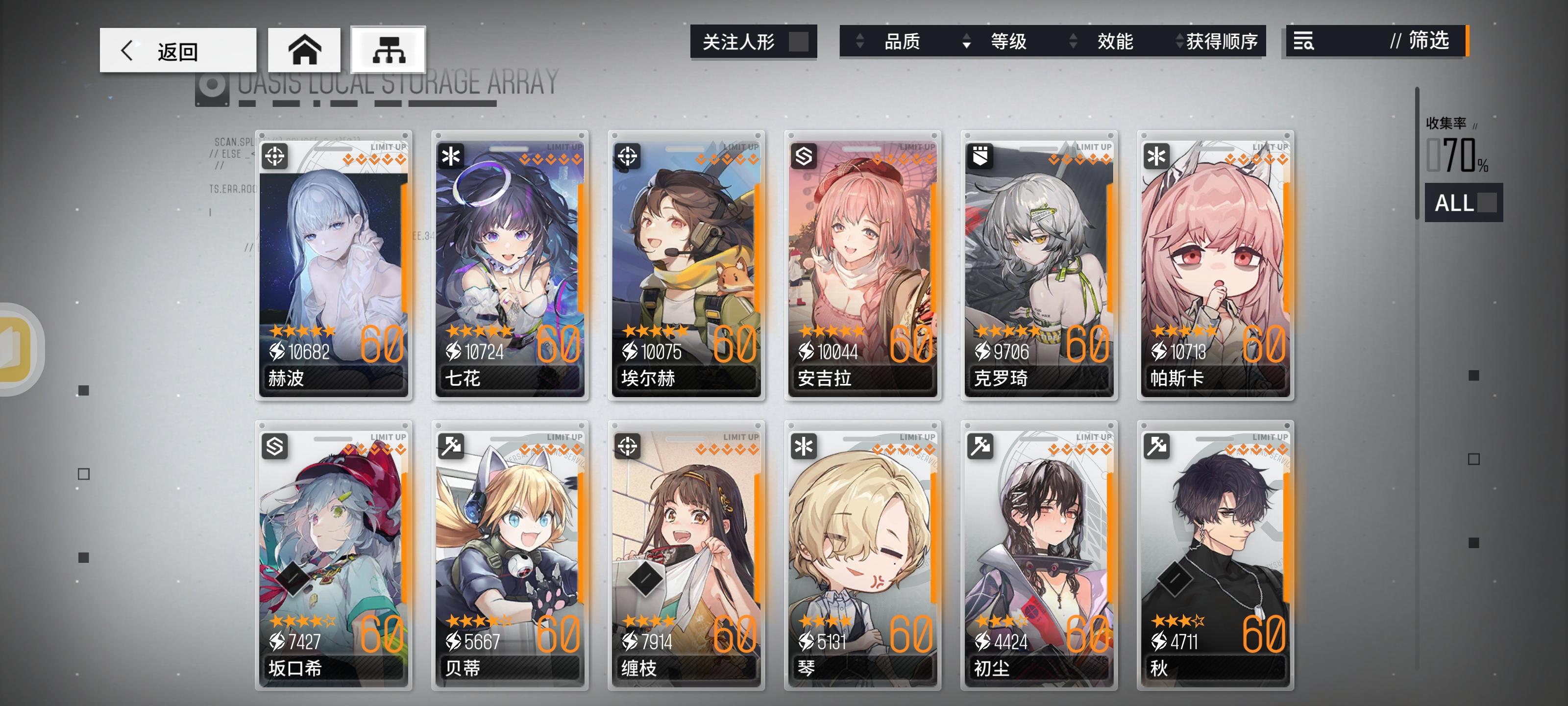Open the 品质 sort order arrows

[x=860, y=41]
